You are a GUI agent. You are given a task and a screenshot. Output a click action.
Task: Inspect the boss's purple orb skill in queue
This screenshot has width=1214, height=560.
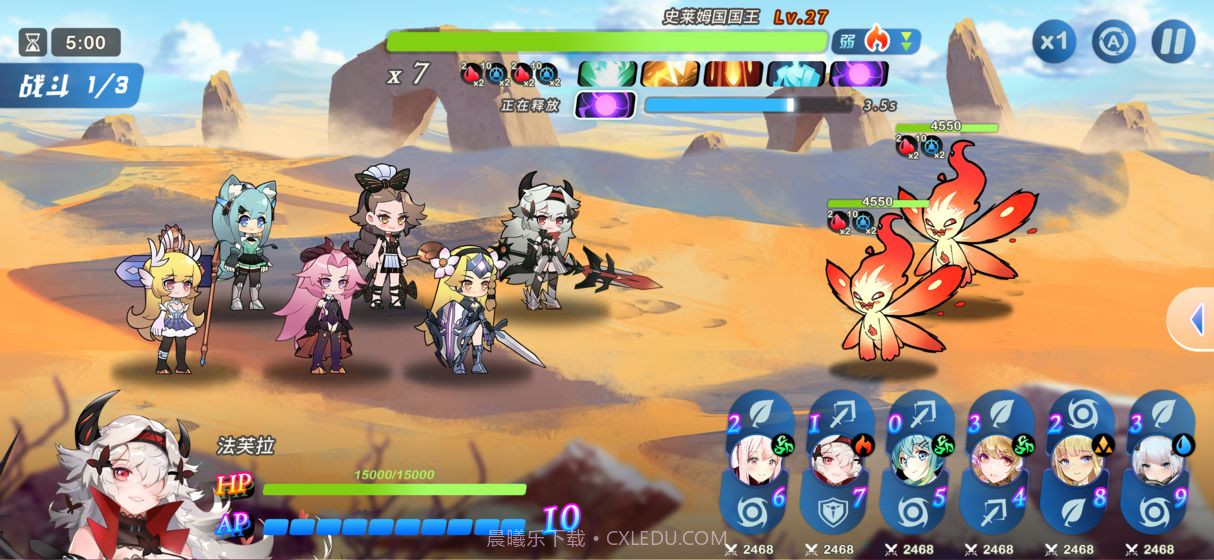pos(859,73)
